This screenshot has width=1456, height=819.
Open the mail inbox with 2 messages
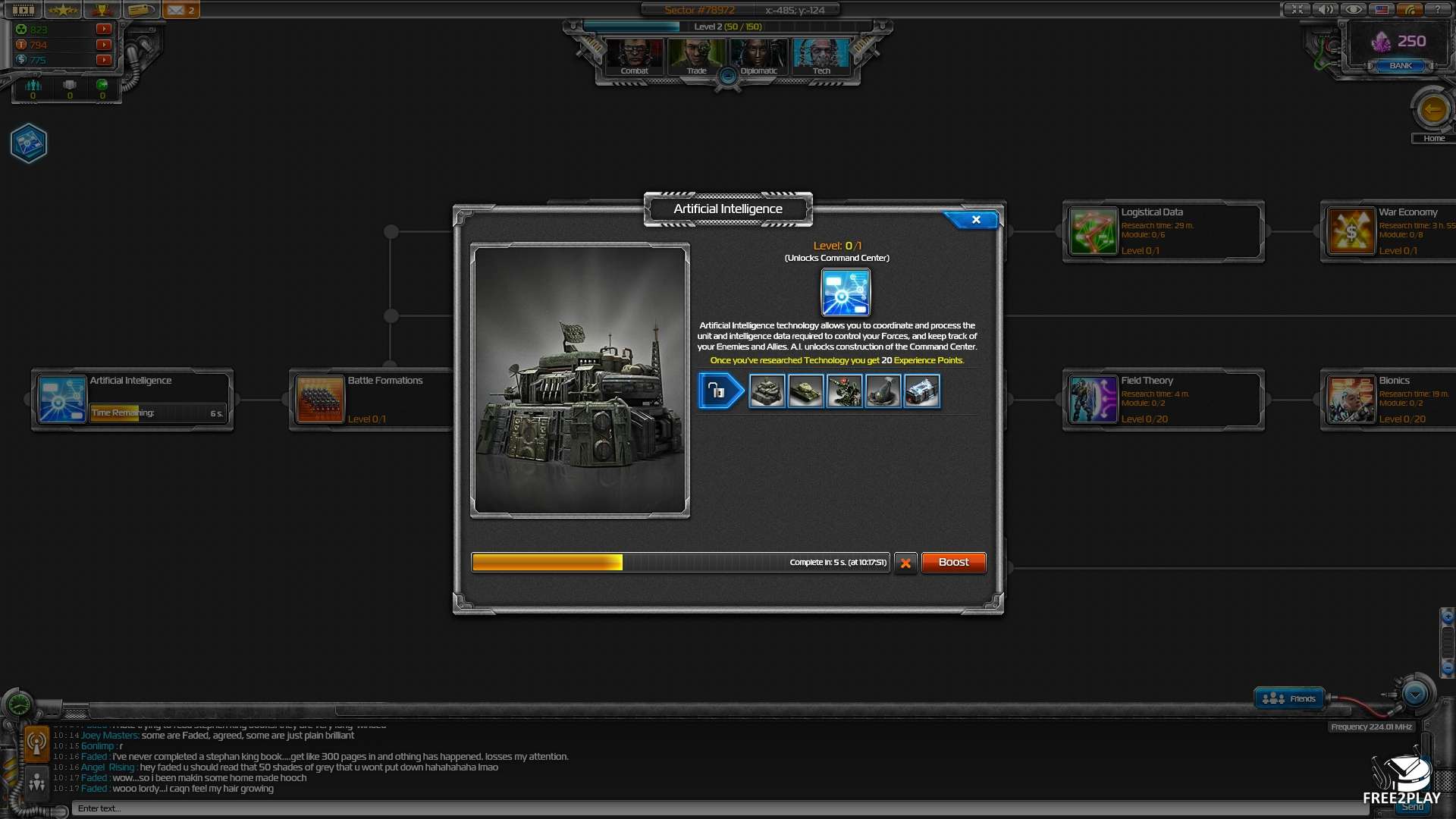point(180,10)
